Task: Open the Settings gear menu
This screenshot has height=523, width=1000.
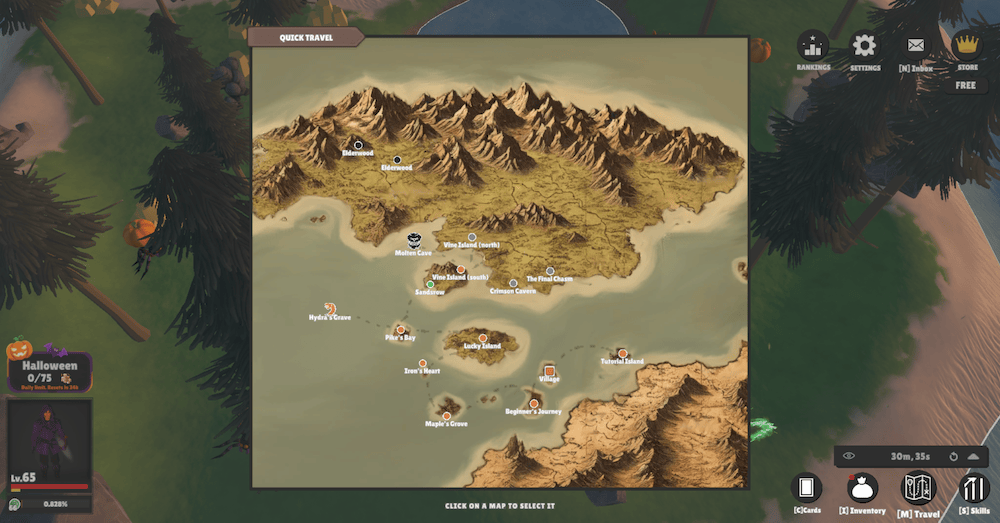Action: pos(864,47)
